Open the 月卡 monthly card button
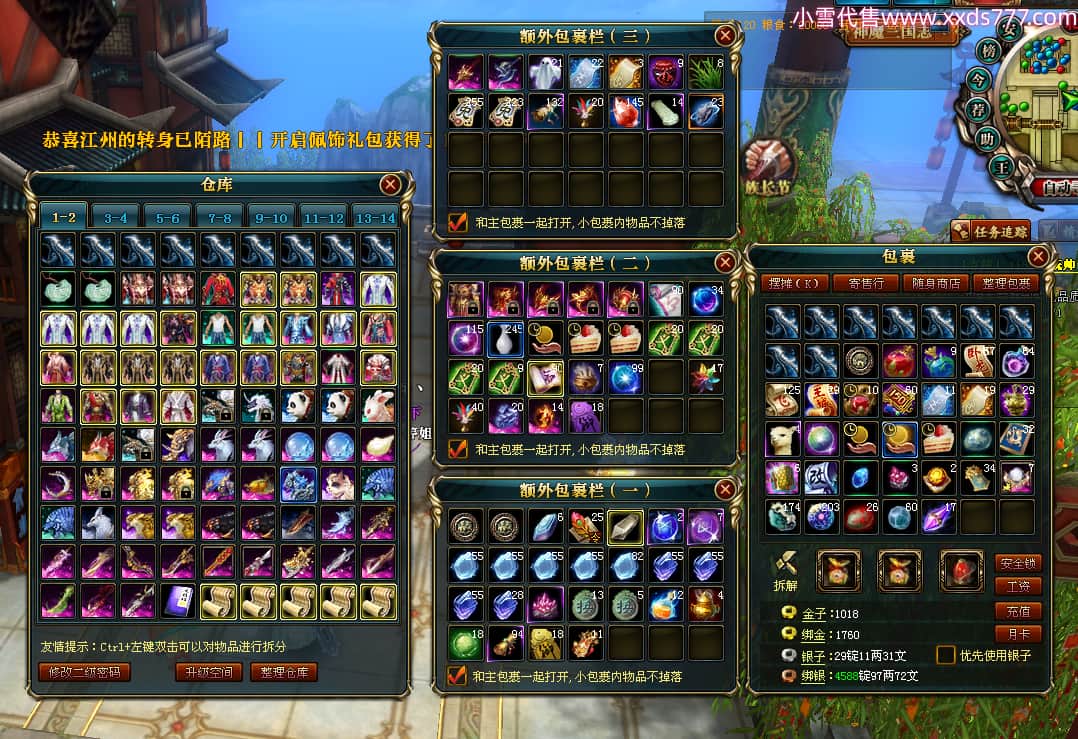The height and width of the screenshot is (739, 1078). [x=1018, y=634]
